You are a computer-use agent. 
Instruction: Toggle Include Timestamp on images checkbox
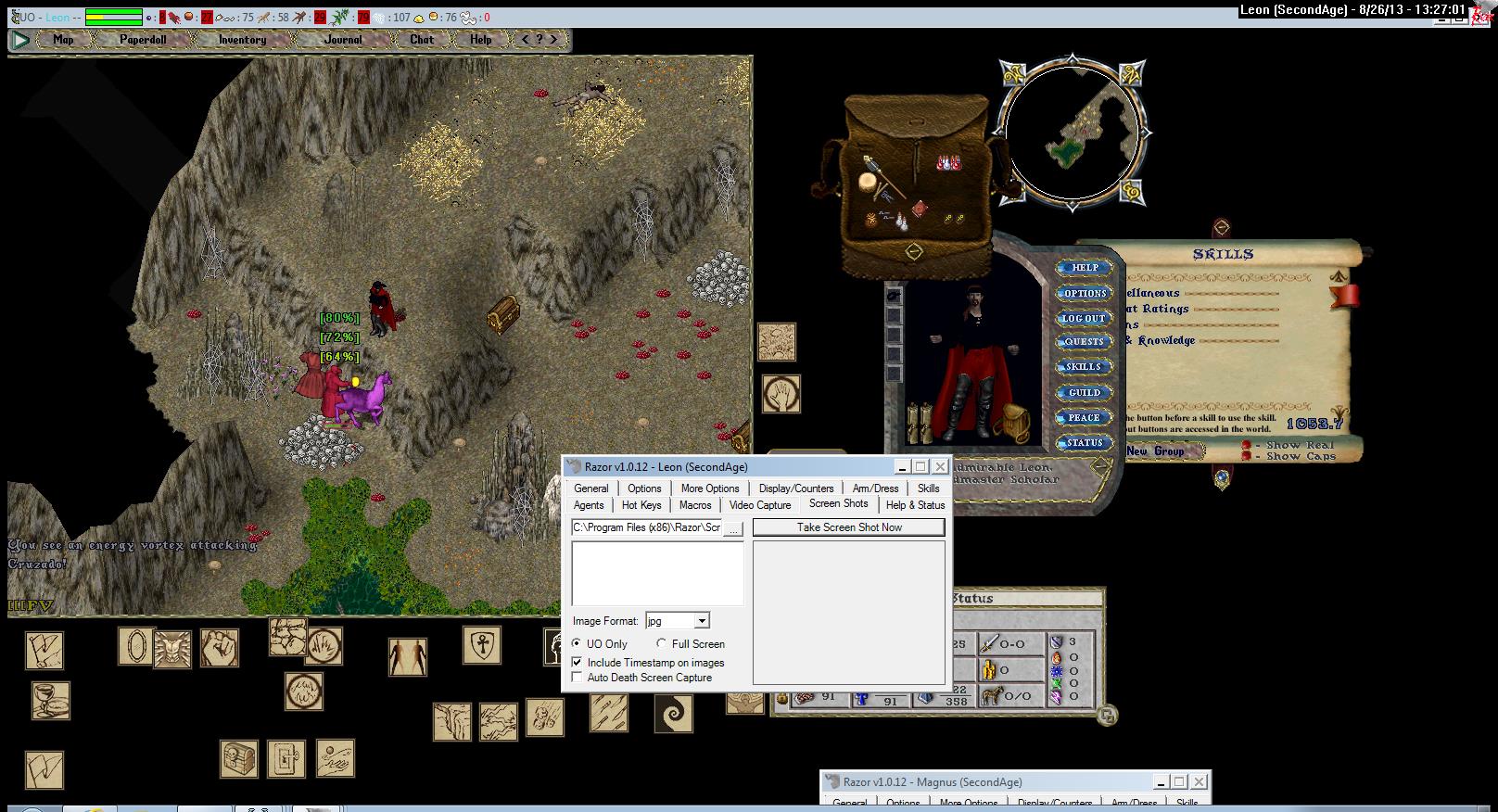[578, 663]
